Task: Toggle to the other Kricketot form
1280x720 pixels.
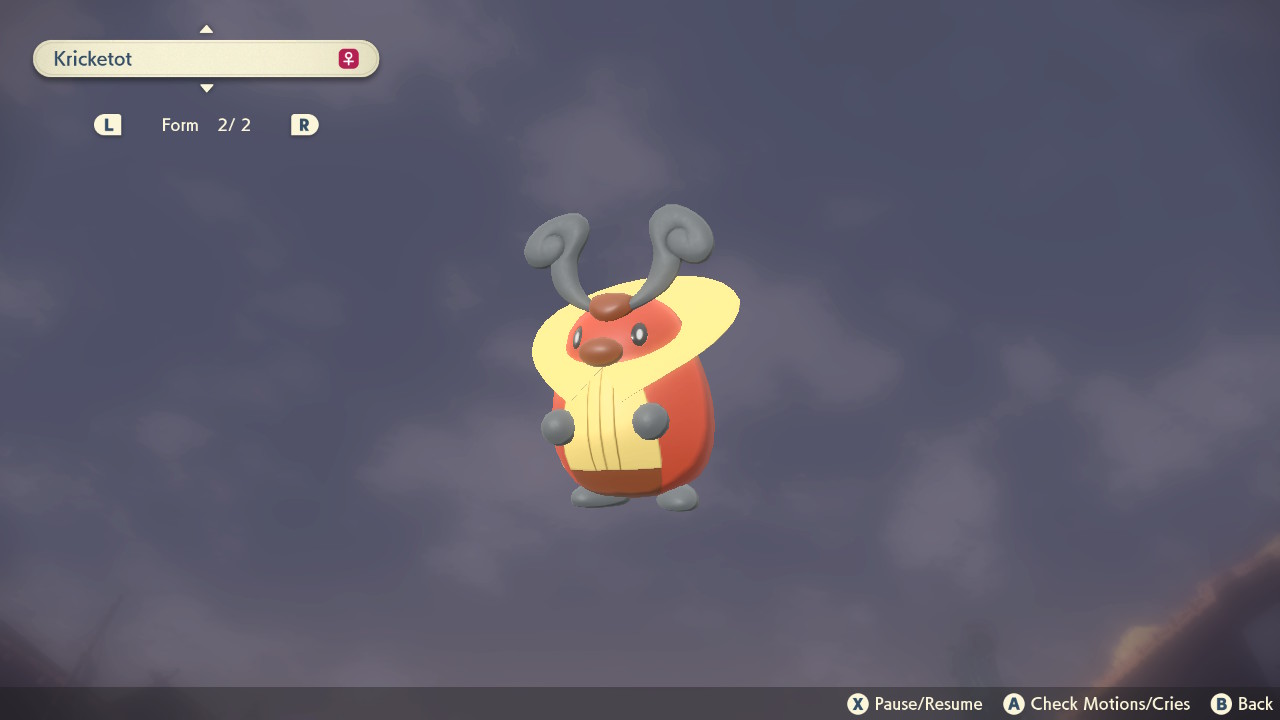Action: (x=304, y=124)
